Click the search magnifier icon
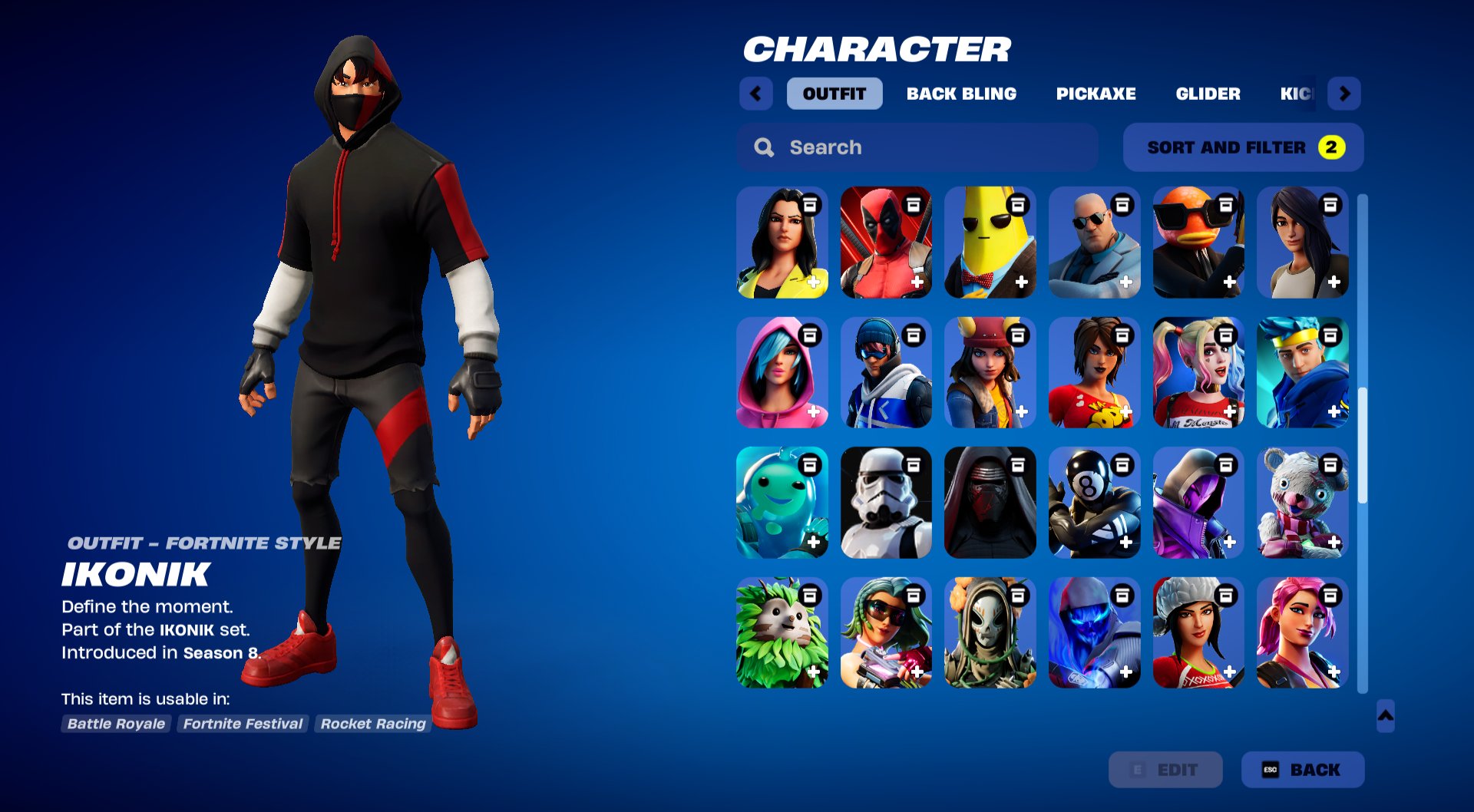 (764, 147)
